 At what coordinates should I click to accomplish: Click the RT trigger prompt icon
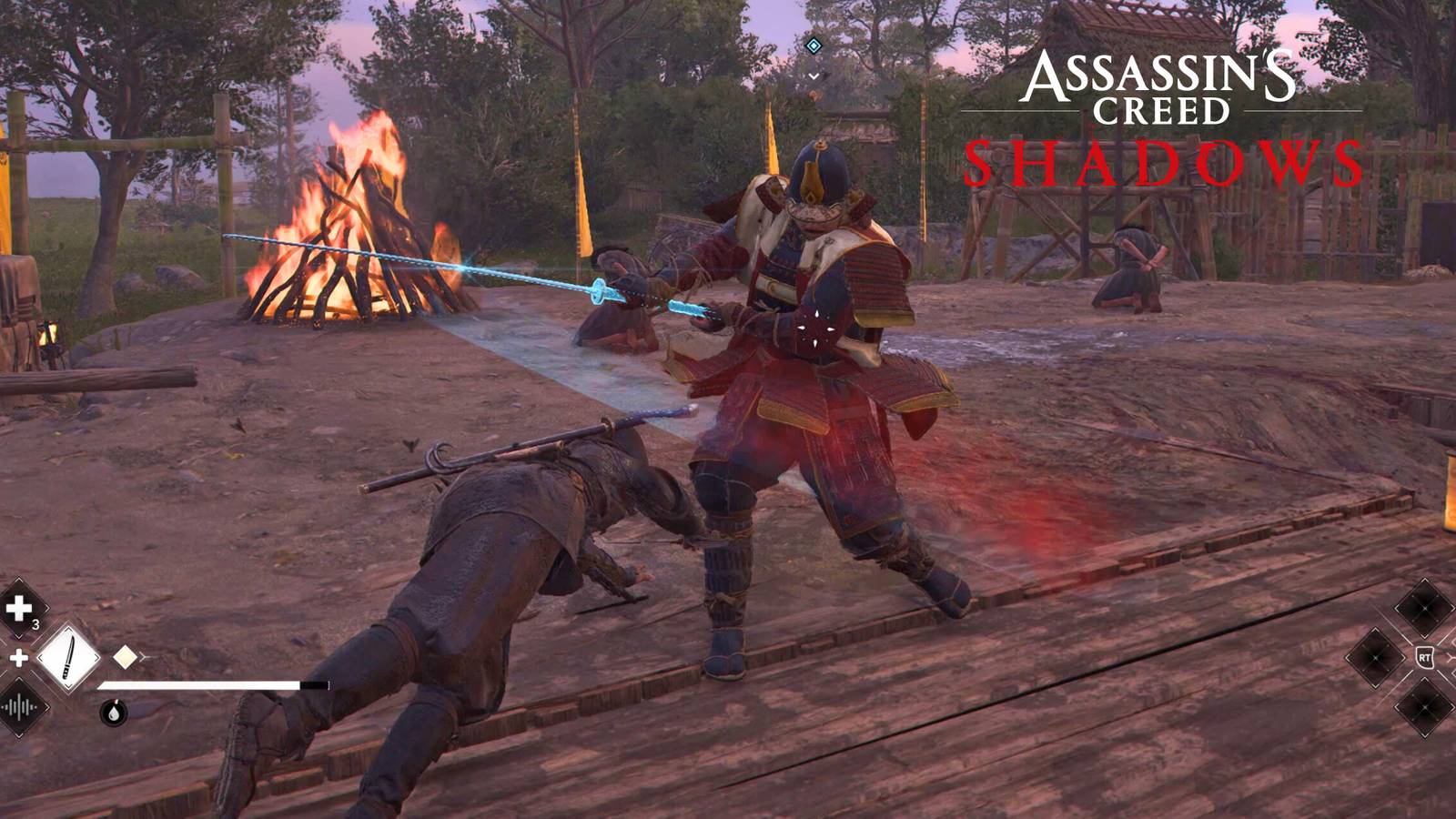[x=1425, y=657]
